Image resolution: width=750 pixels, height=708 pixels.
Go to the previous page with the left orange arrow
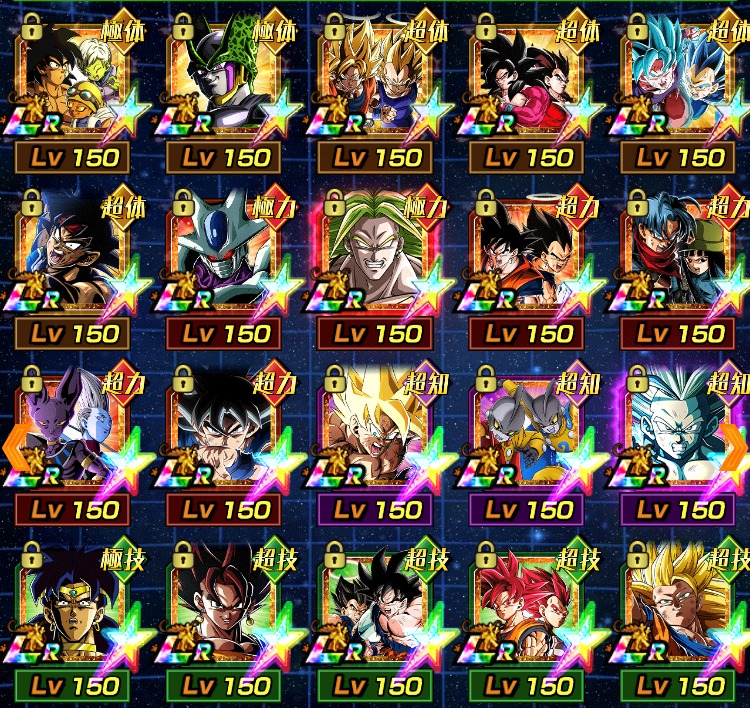(14, 442)
